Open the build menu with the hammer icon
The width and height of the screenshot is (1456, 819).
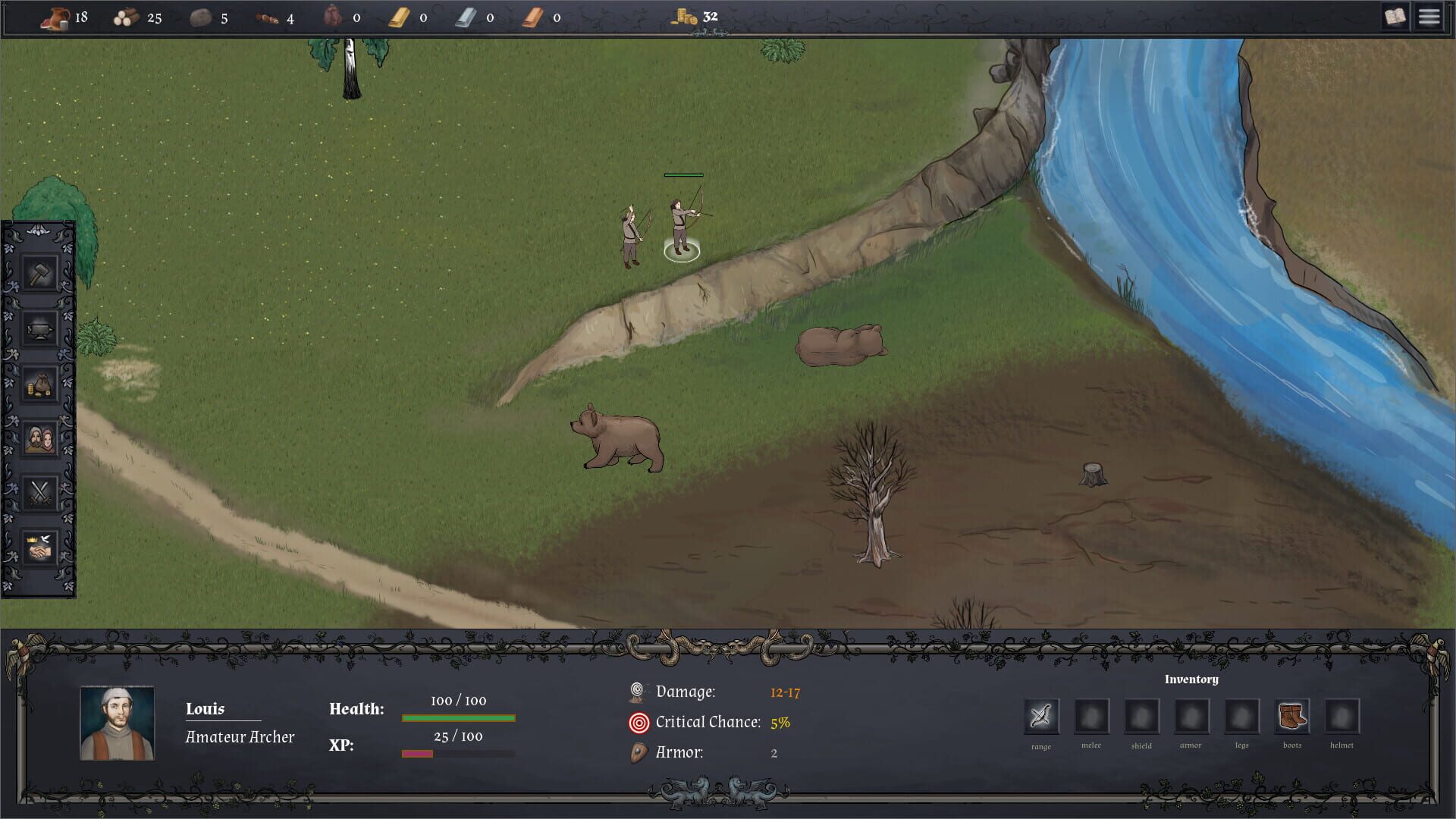click(39, 273)
